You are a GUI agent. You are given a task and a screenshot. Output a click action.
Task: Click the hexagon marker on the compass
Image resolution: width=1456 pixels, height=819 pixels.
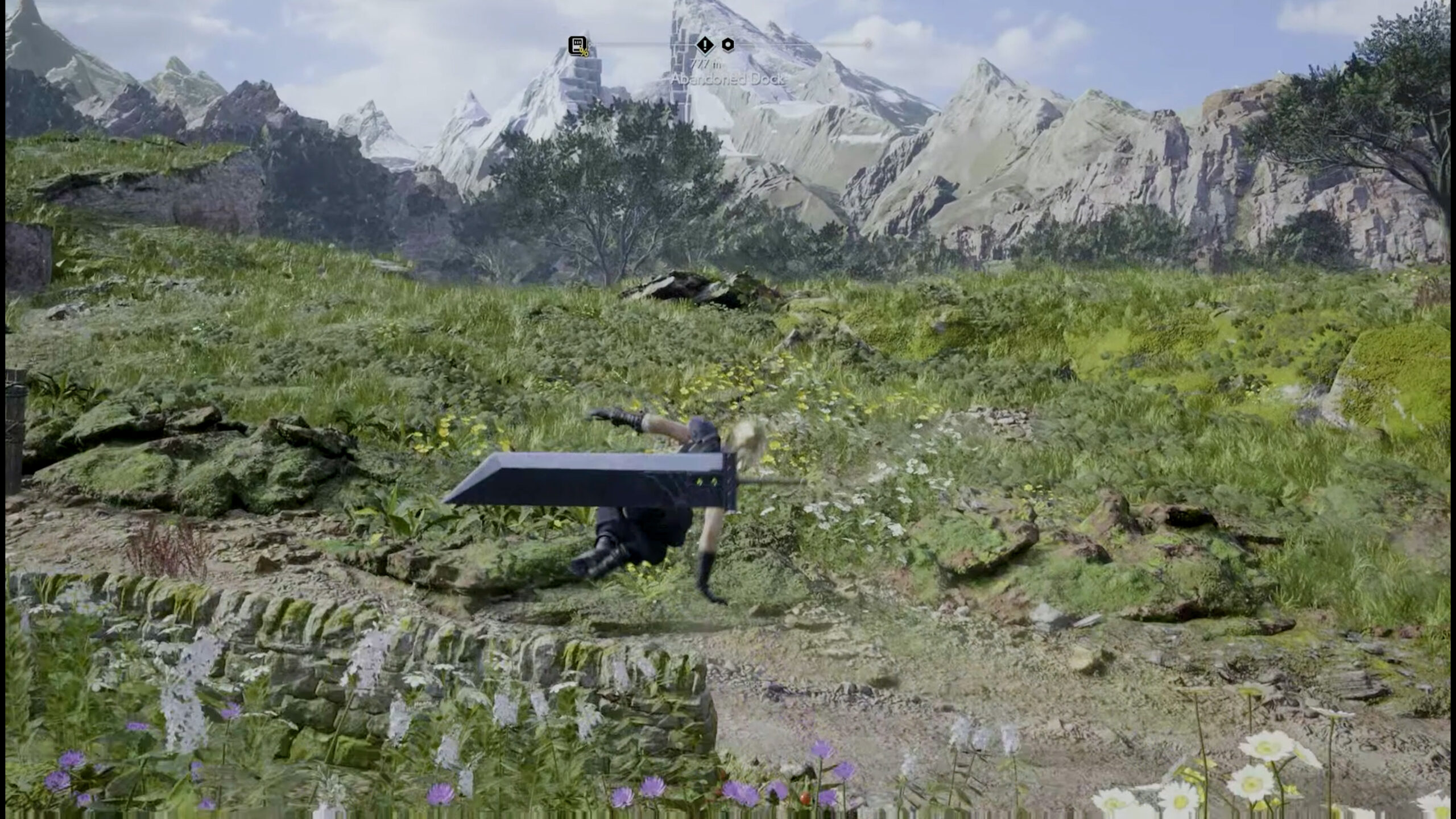[727, 44]
